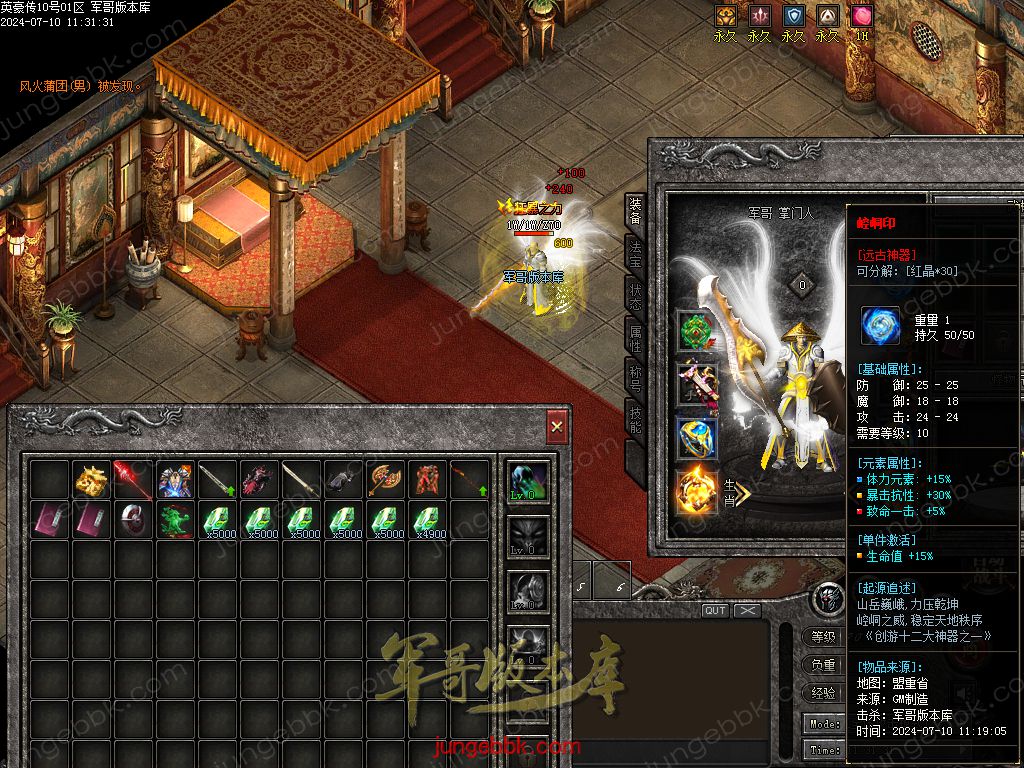Click the blue shield buff icon
This screenshot has height=768, width=1024.
tap(793, 17)
